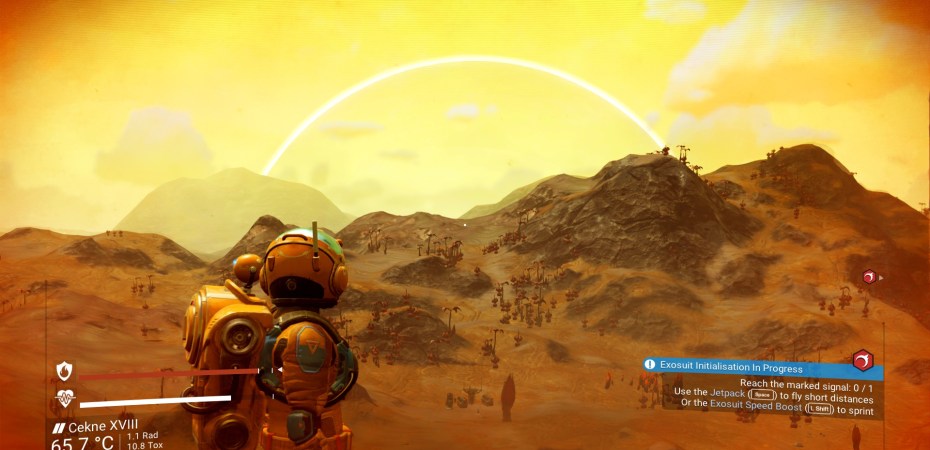Click the life support heart icon
This screenshot has width=930, height=450.
click(65, 399)
